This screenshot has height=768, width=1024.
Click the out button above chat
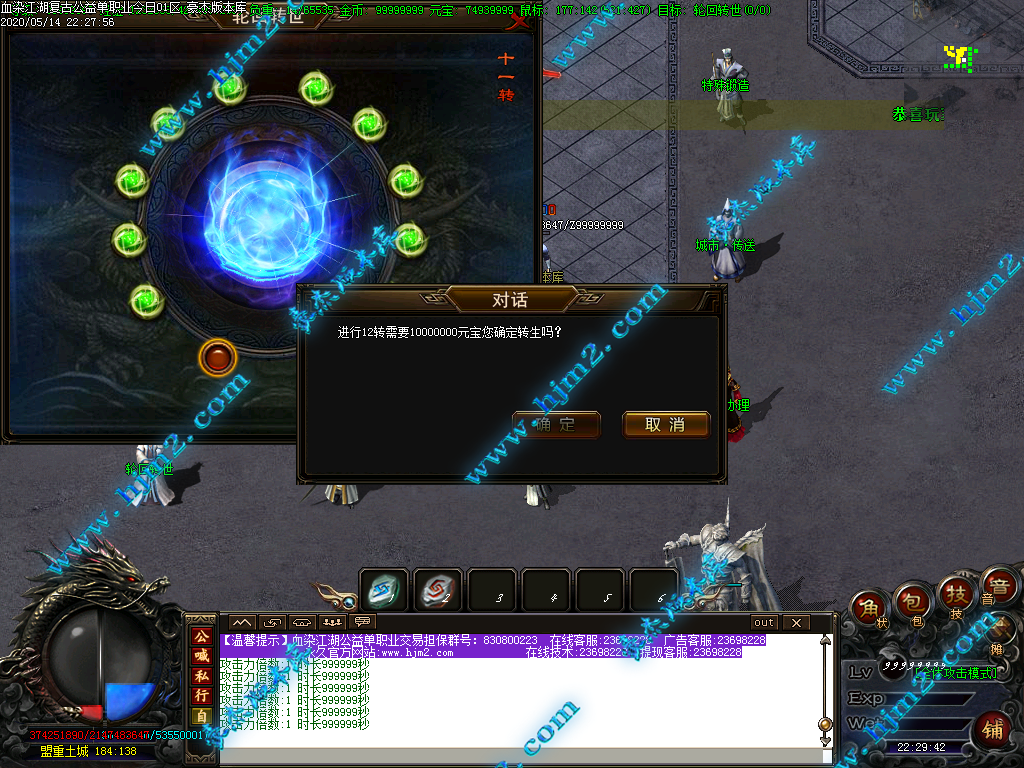point(764,623)
